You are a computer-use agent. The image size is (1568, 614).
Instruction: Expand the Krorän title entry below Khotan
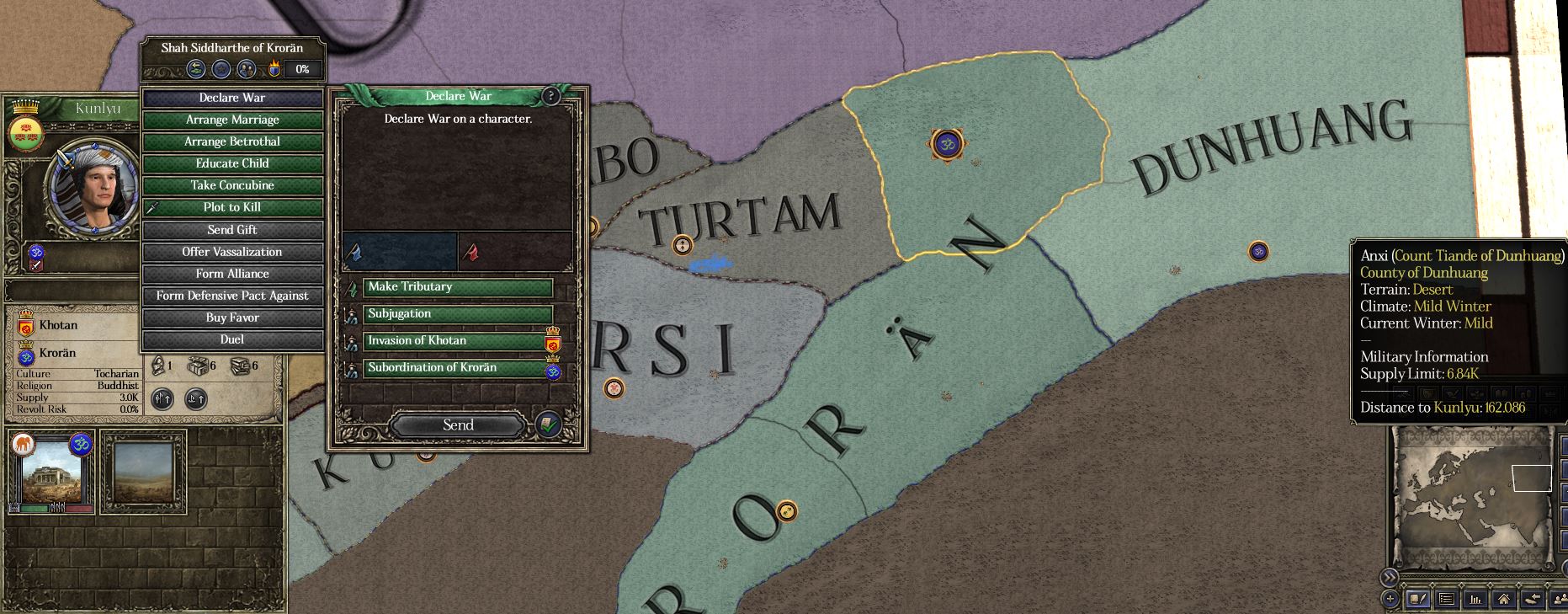pos(59,353)
